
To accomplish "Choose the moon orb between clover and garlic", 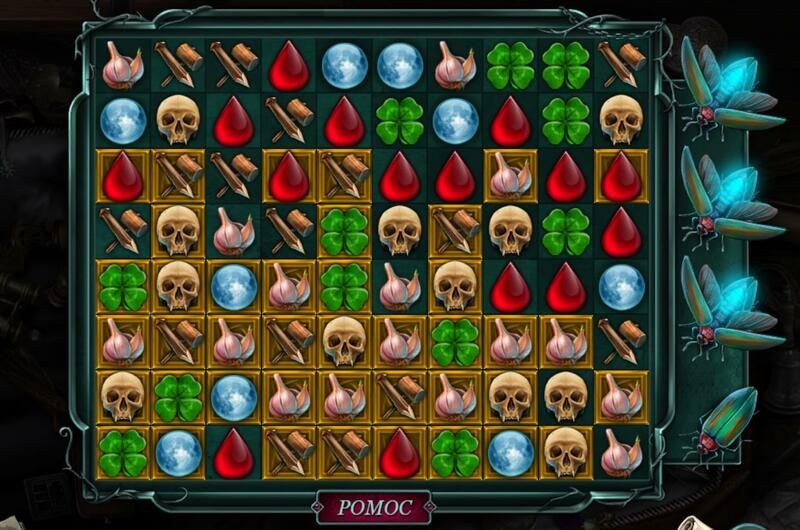I will (x=234, y=395).
